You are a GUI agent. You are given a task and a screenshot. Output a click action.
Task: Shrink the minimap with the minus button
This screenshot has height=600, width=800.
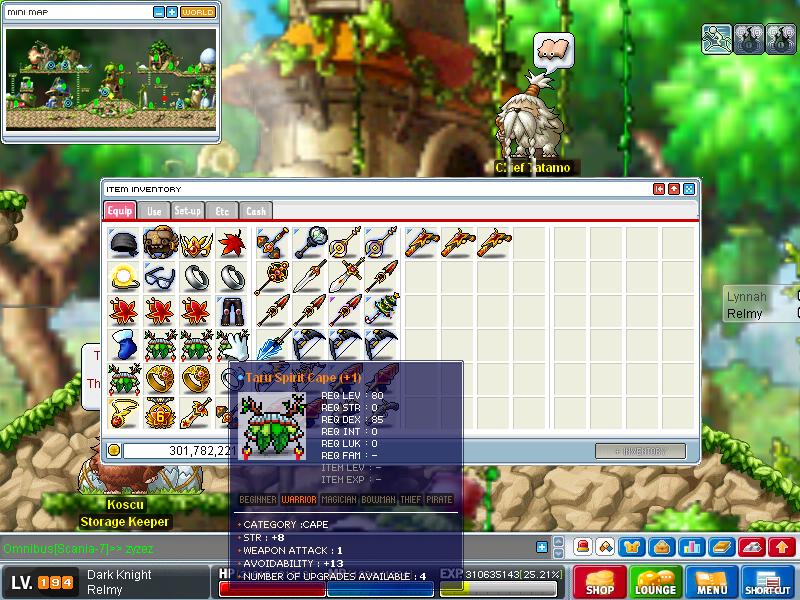pos(159,12)
